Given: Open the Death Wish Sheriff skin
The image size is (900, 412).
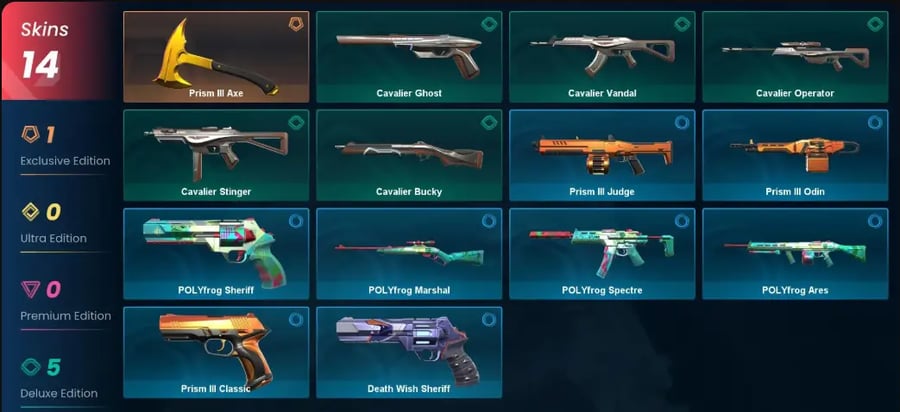Looking at the screenshot, I should click(409, 351).
